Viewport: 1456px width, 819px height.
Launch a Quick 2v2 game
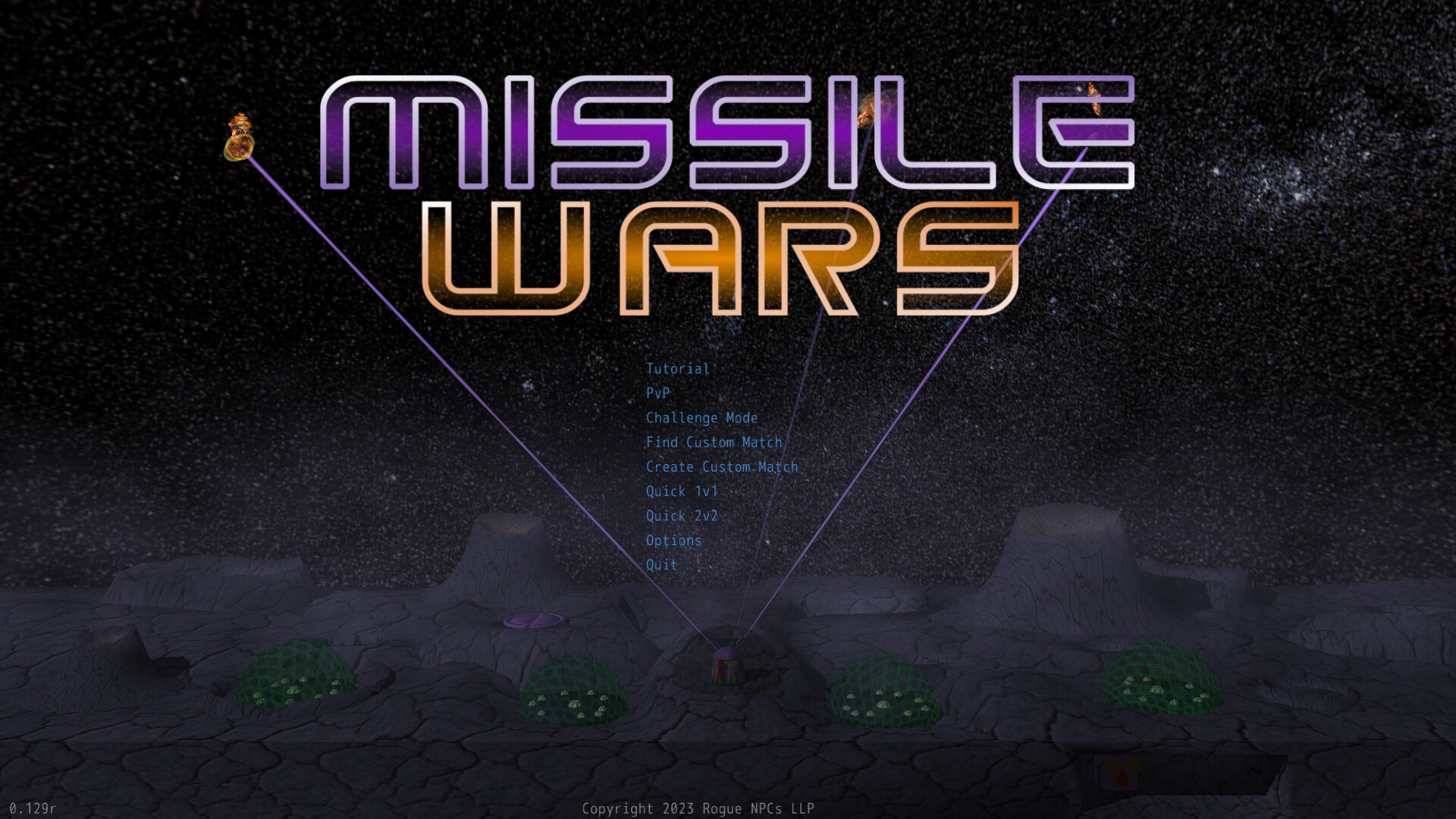(681, 516)
